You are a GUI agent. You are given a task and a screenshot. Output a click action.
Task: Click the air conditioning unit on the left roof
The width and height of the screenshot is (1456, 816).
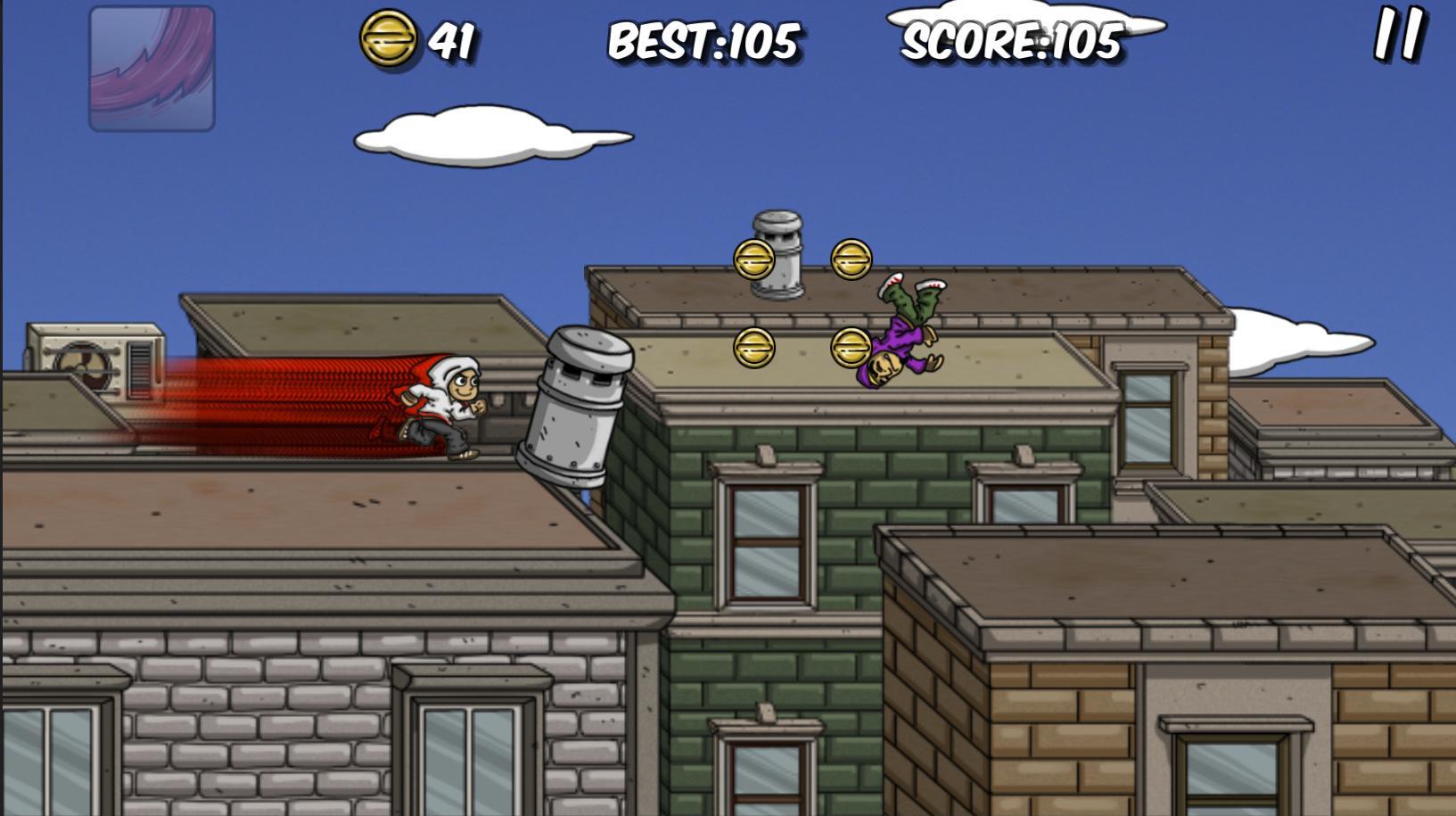(98, 361)
